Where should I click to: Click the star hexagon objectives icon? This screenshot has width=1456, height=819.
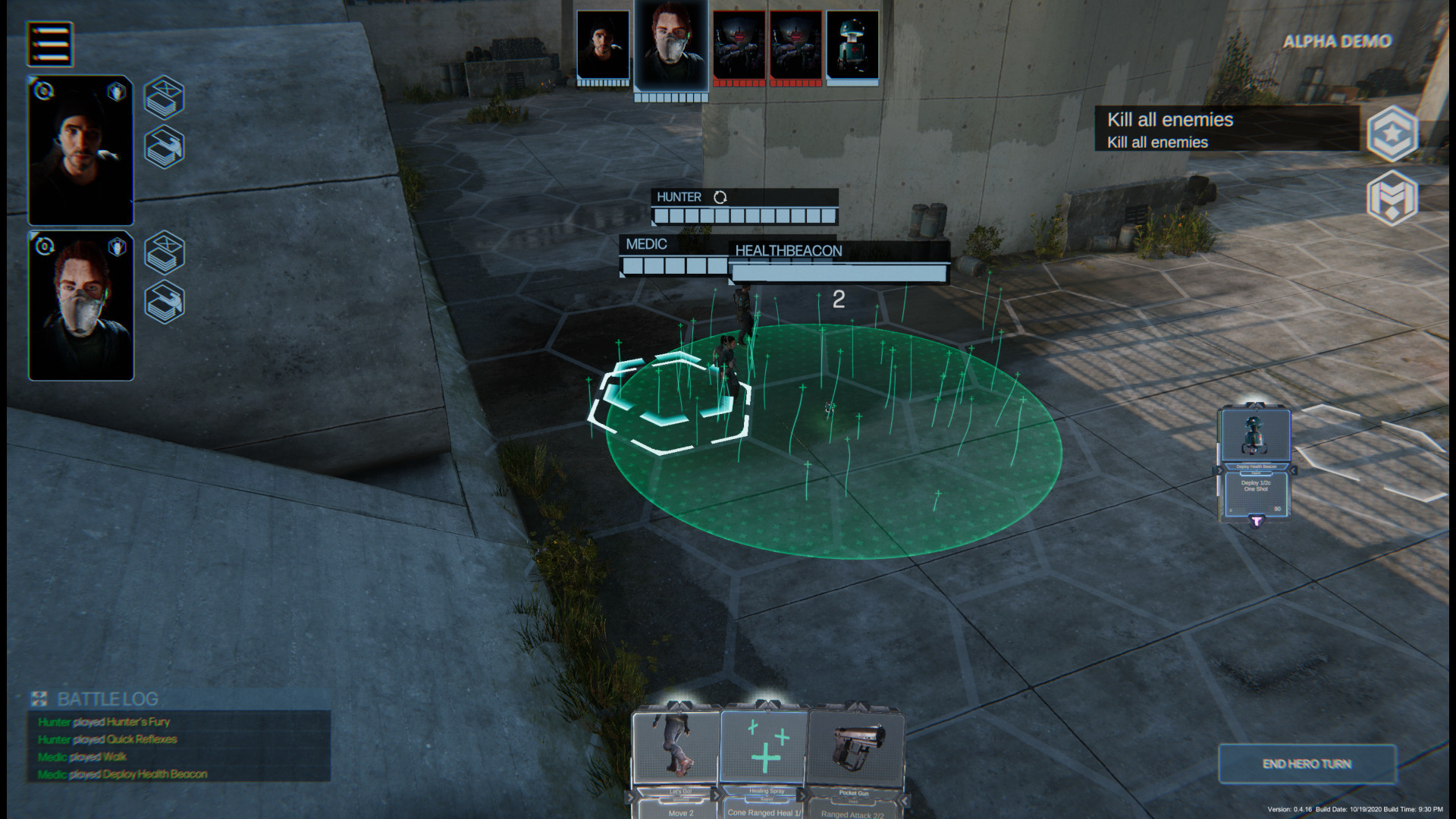(1392, 133)
